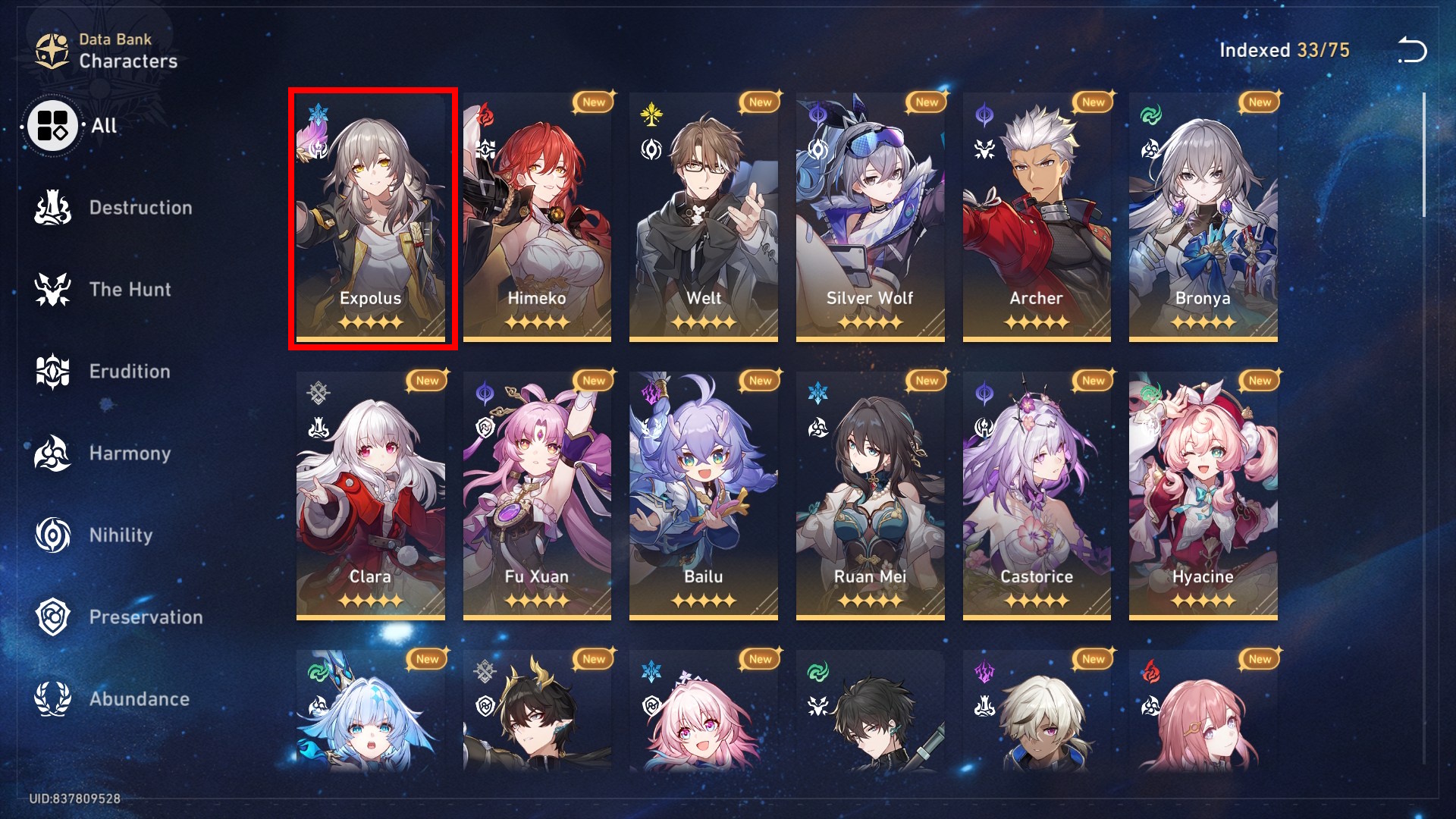Click the New badge on Hyacine's card
1456x819 pixels.
1258,381
